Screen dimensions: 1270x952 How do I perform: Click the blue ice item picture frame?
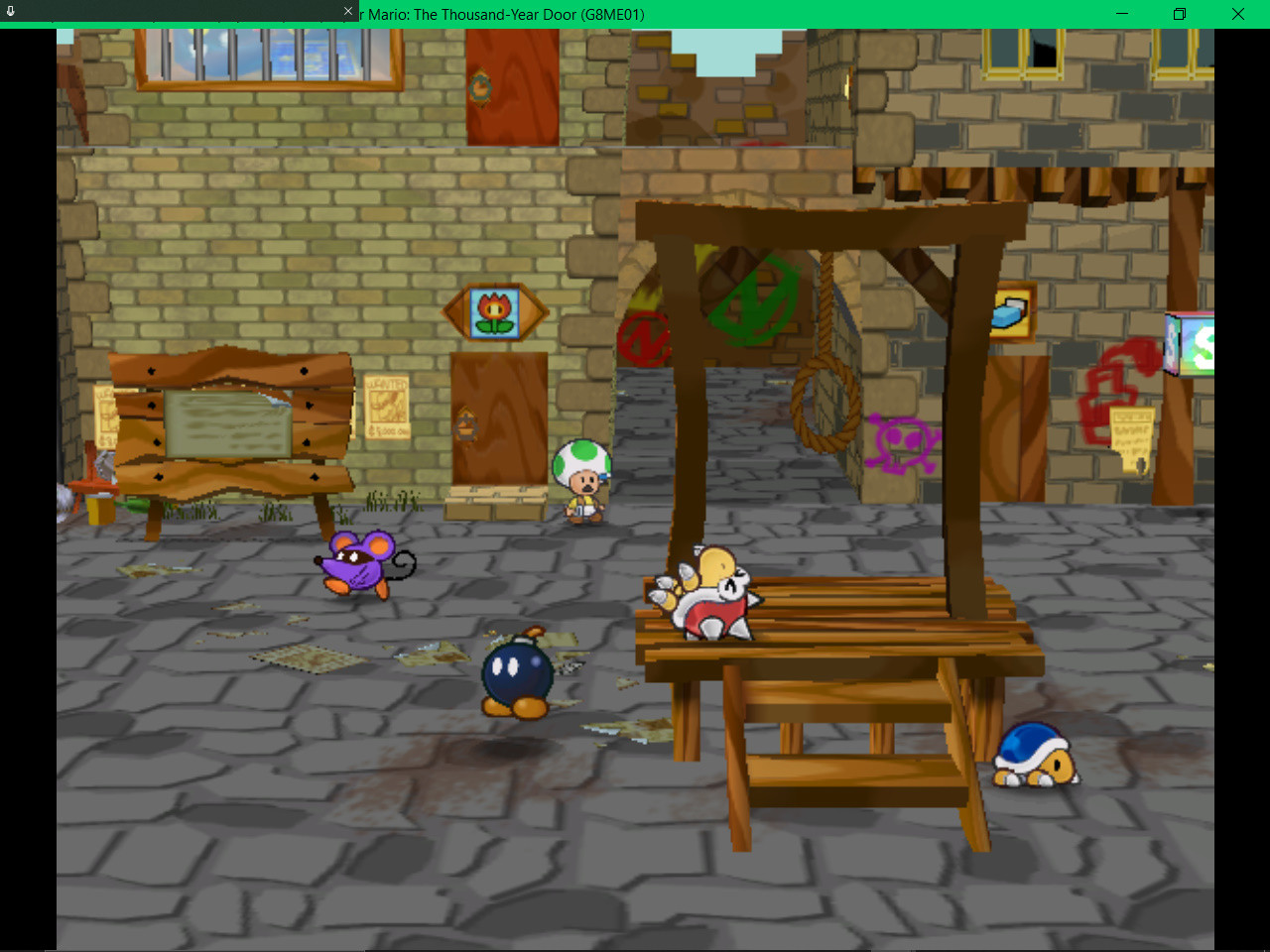pyautogui.click(x=1010, y=311)
